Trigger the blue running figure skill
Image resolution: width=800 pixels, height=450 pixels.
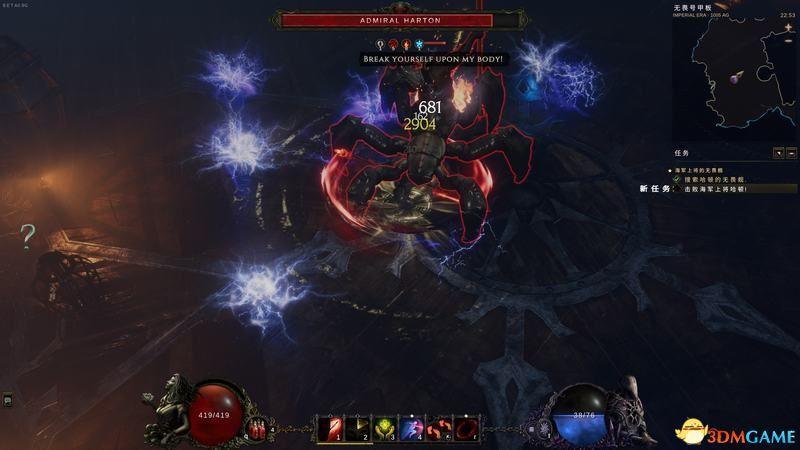tap(411, 428)
